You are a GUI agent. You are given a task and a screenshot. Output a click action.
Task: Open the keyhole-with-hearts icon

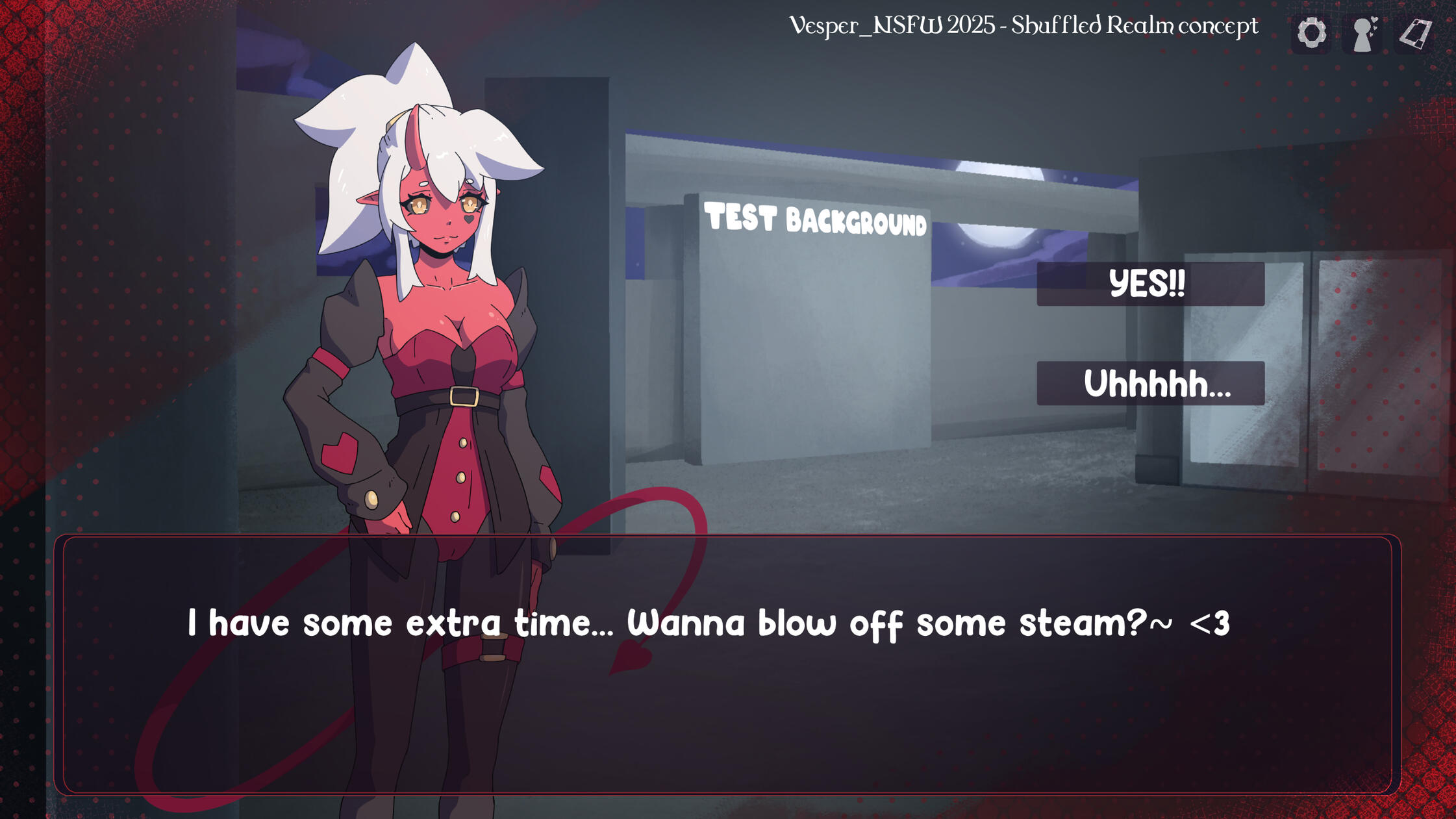point(1363,34)
